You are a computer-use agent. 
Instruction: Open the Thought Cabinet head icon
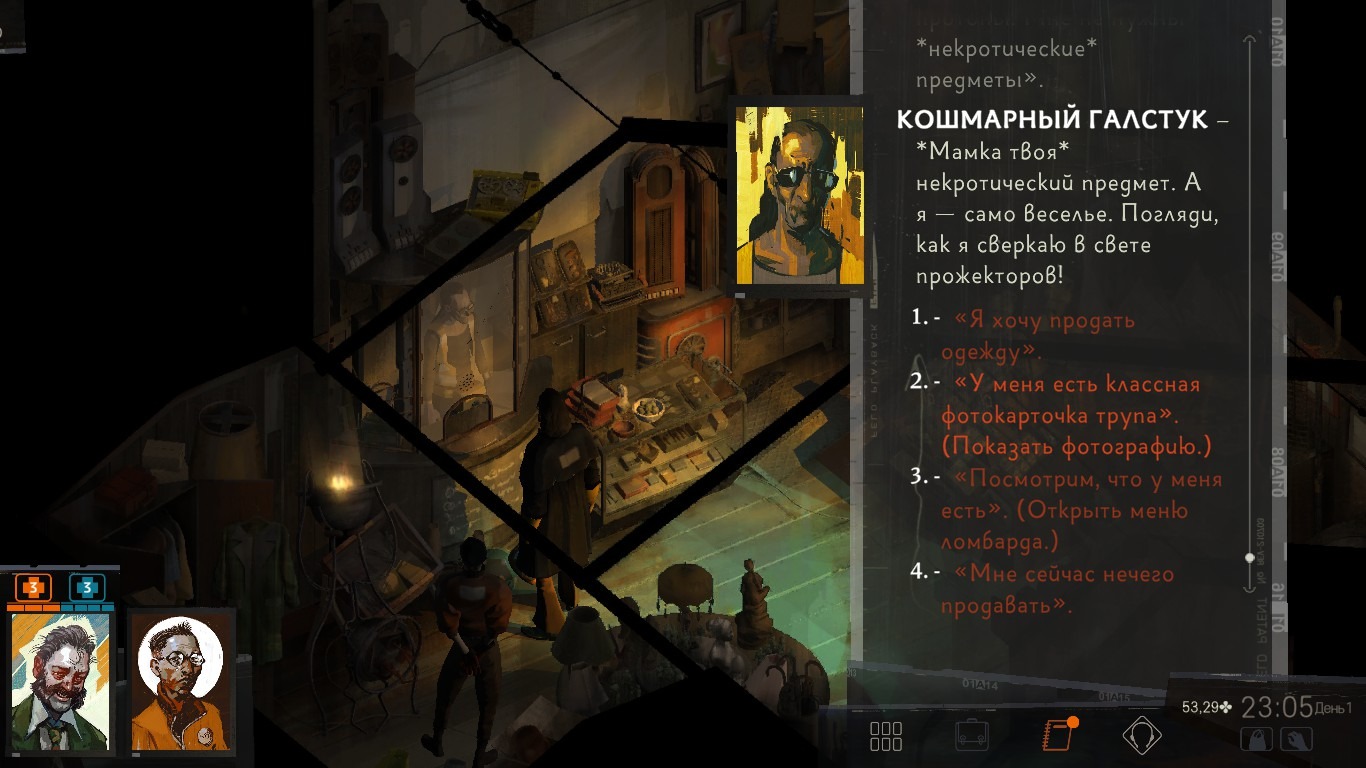(1141, 736)
